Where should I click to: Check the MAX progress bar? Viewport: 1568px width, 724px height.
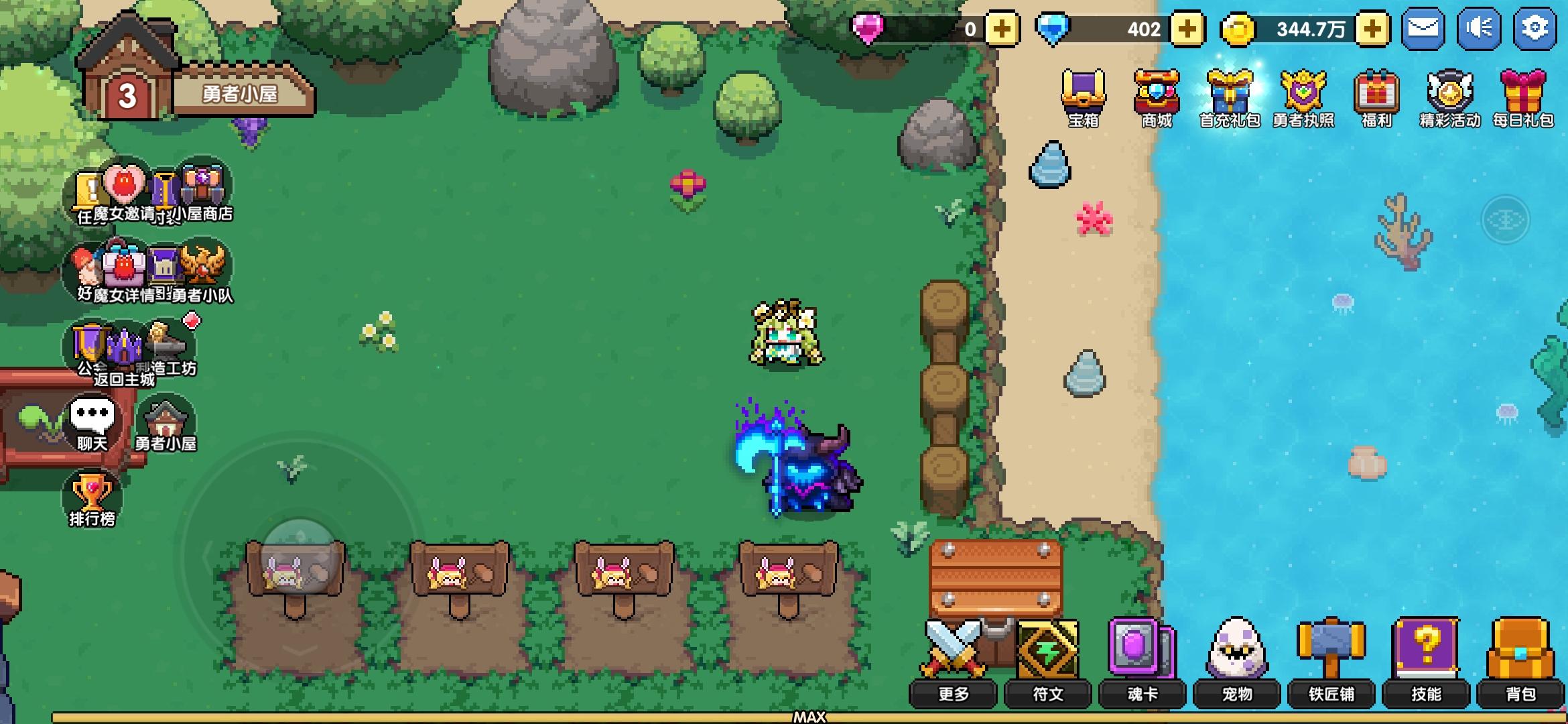[811, 716]
